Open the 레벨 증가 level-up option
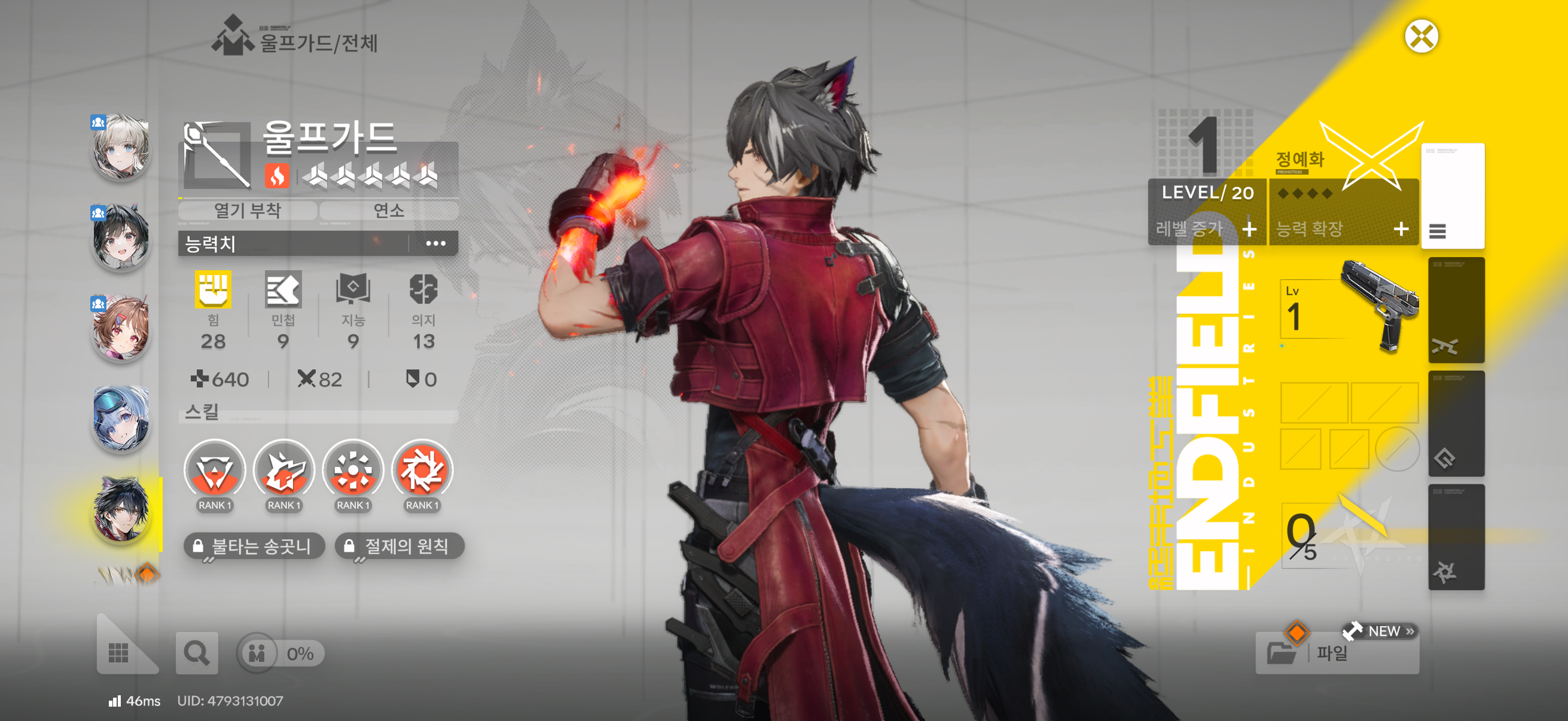This screenshot has height=721, width=1568. click(x=1206, y=229)
